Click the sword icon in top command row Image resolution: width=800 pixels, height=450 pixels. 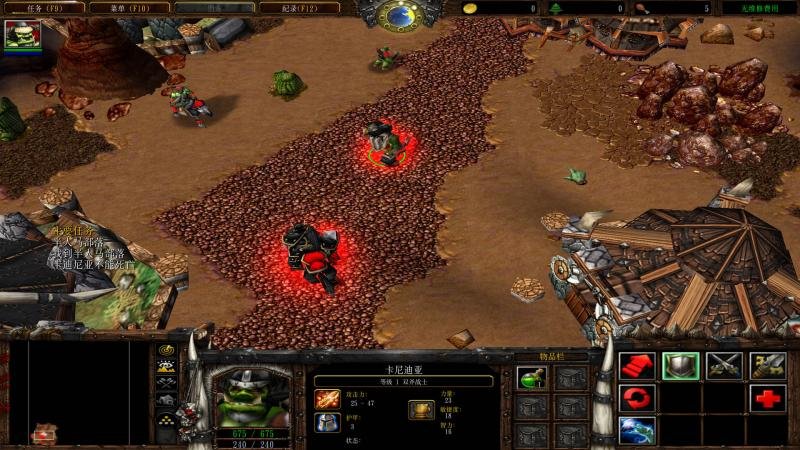tap(767, 366)
